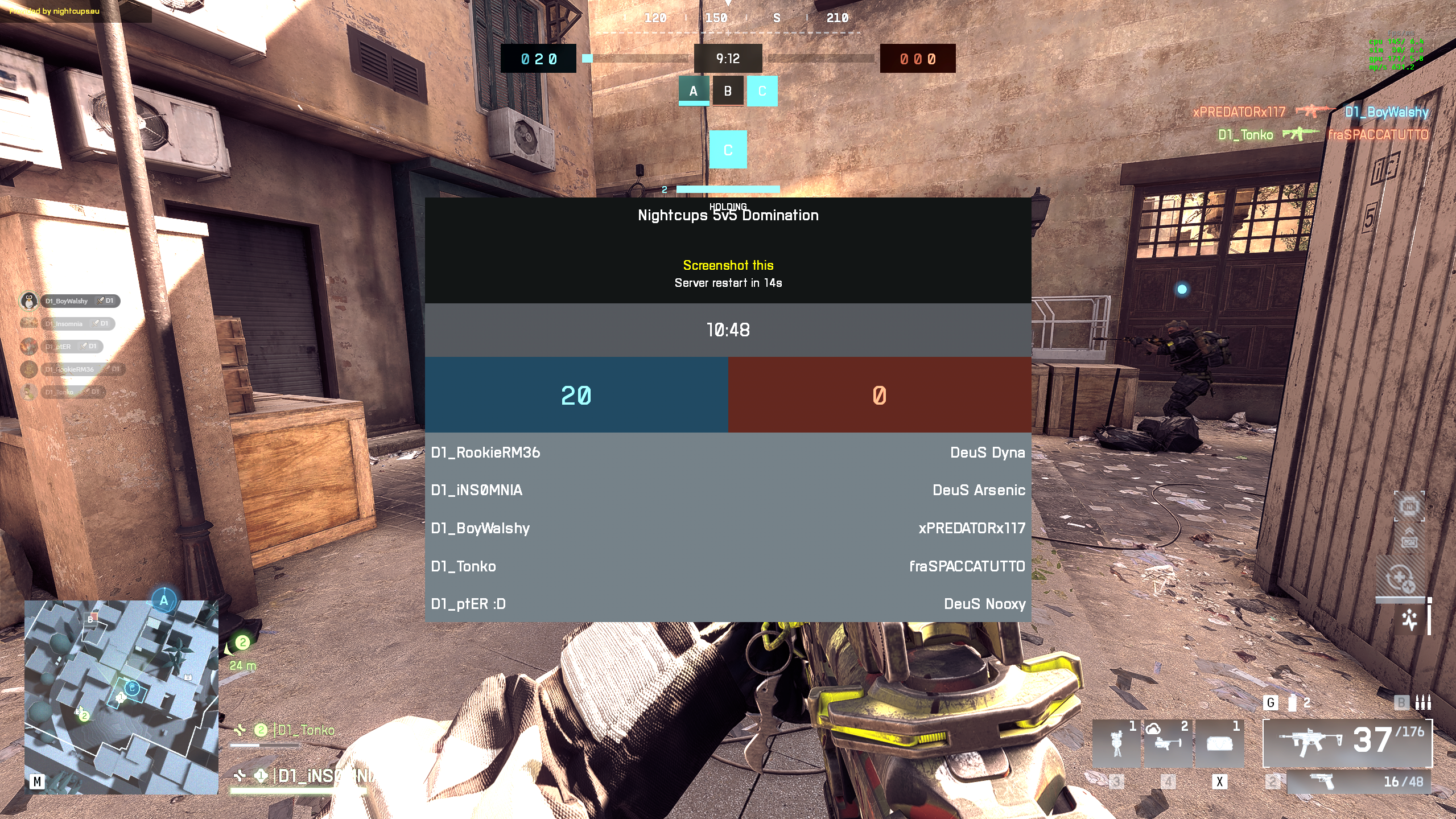Select the smoke grenade launcher slot
Image resolution: width=1456 pixels, height=819 pixels.
tap(1168, 743)
